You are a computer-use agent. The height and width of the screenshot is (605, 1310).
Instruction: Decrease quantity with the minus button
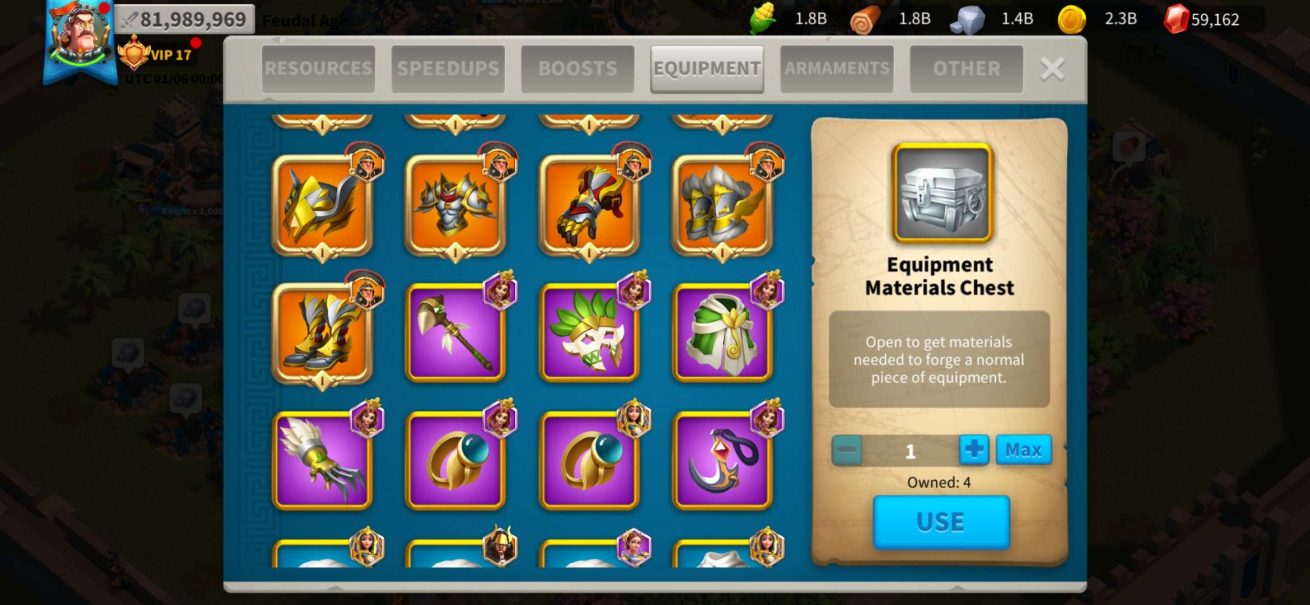coord(847,450)
